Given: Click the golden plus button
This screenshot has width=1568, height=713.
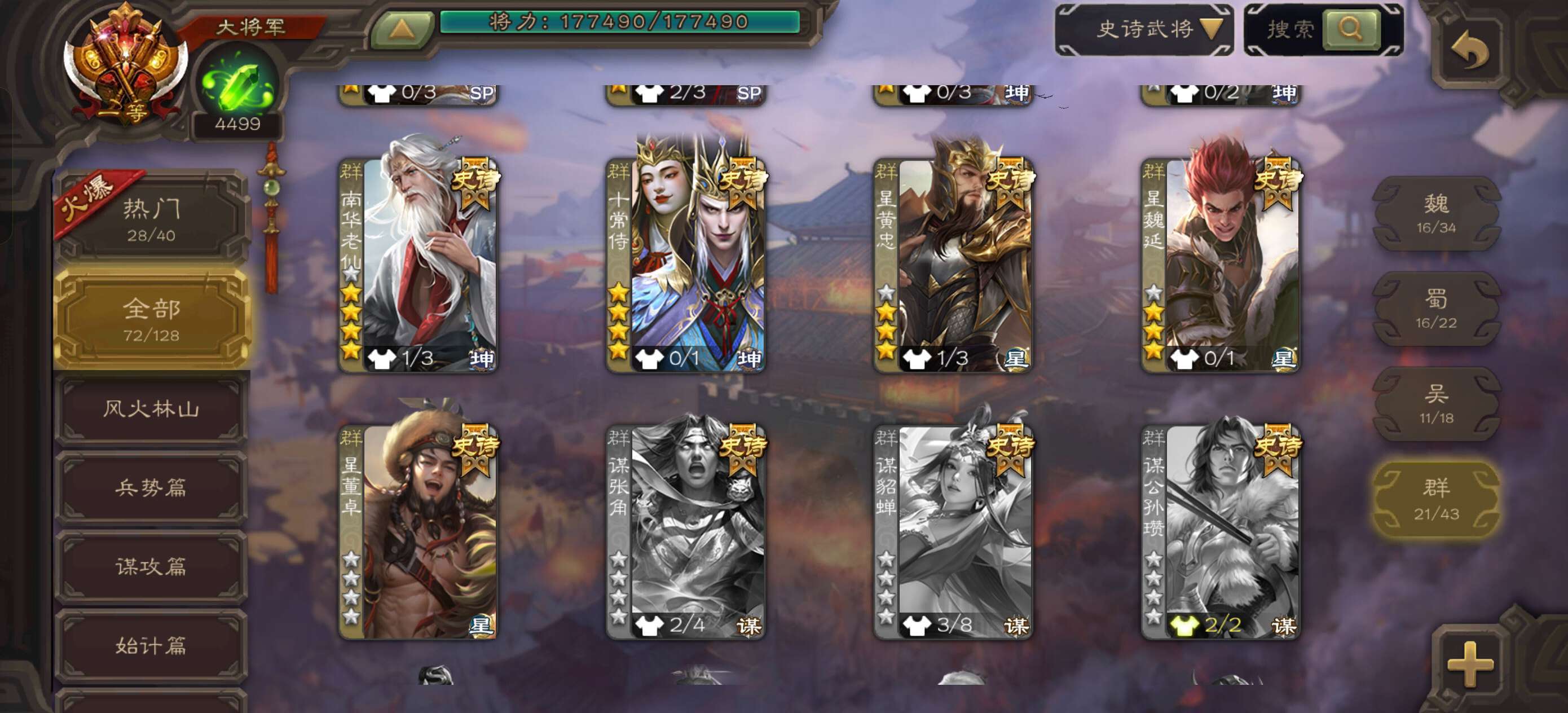Looking at the screenshot, I should [1470, 664].
